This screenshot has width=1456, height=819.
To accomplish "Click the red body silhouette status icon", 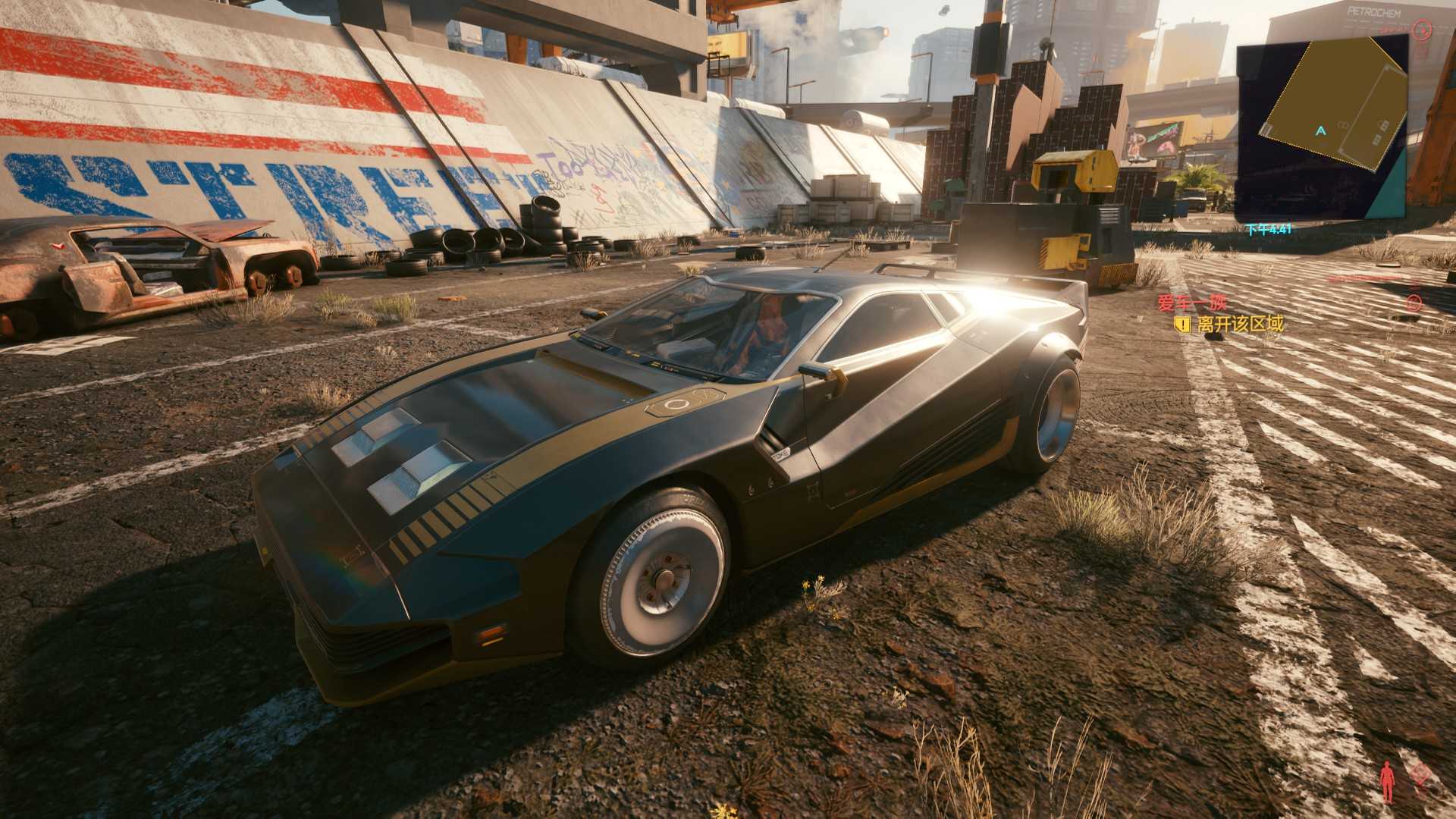I will pyautogui.click(x=1388, y=781).
